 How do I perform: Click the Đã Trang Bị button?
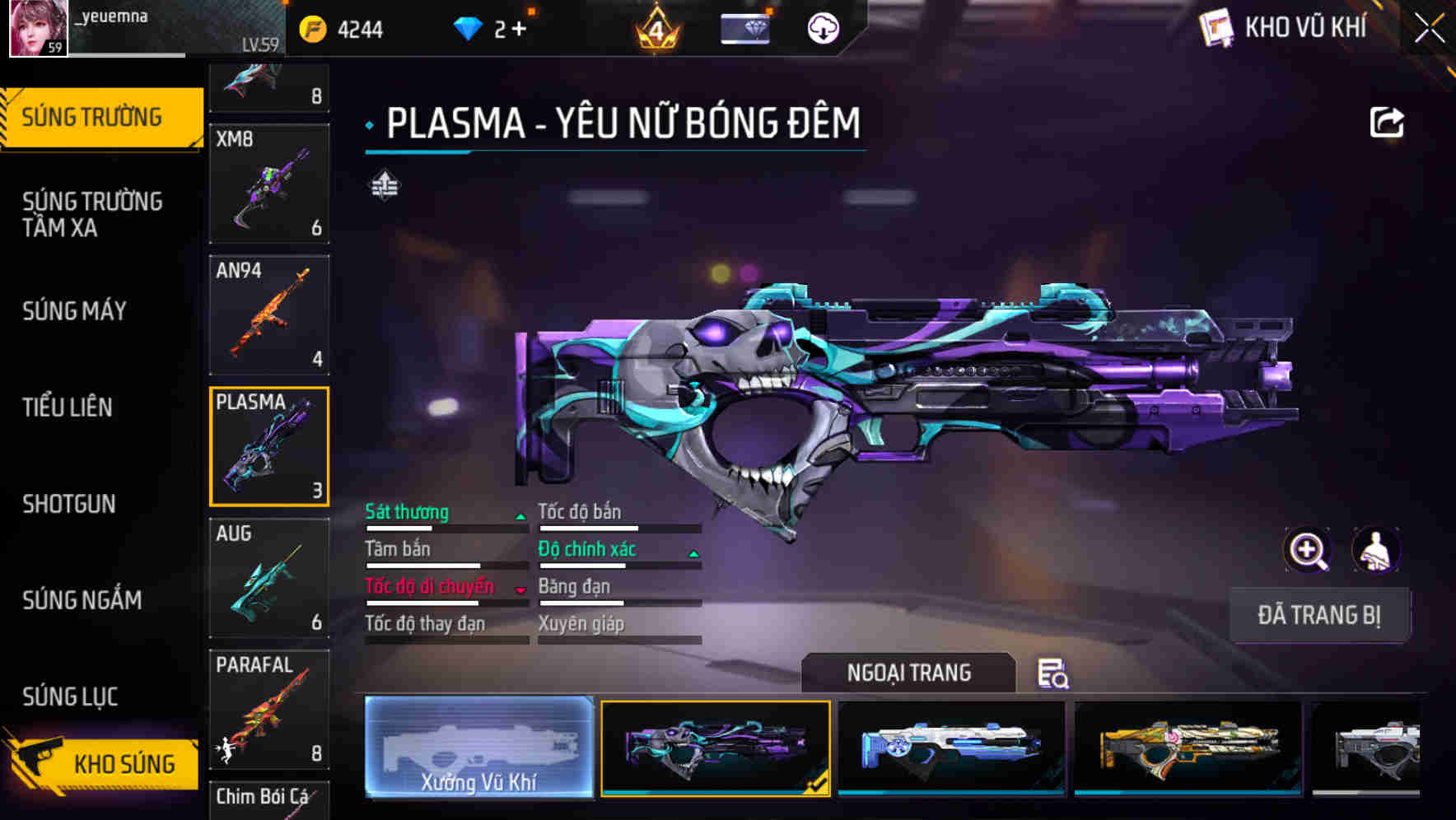pos(1318,614)
